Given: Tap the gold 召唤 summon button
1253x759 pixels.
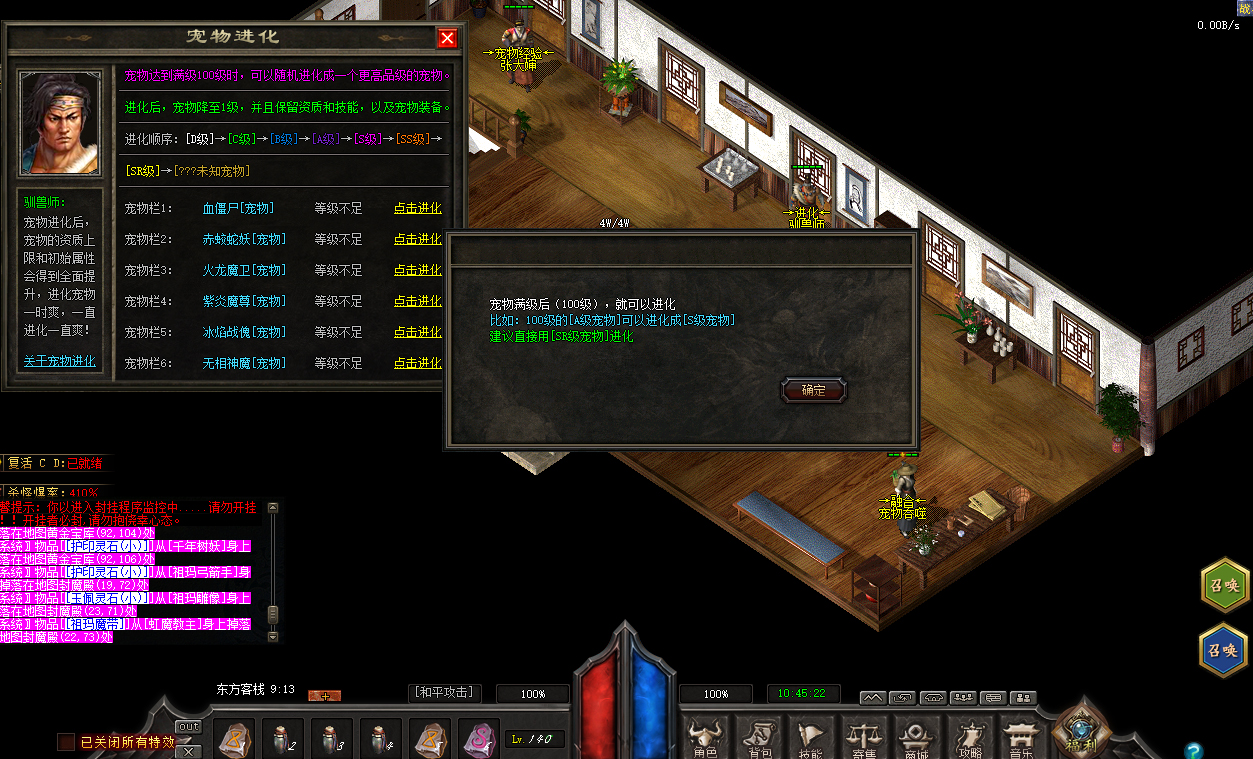Looking at the screenshot, I should click(x=1224, y=587).
